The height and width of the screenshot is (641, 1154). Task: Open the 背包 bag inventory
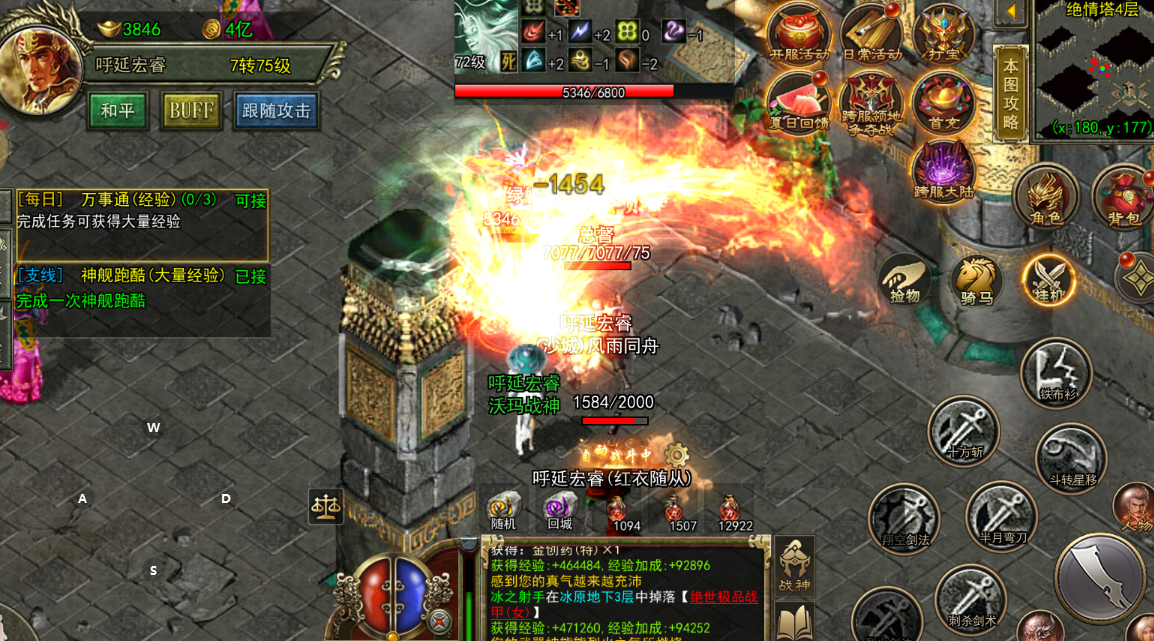point(1123,196)
